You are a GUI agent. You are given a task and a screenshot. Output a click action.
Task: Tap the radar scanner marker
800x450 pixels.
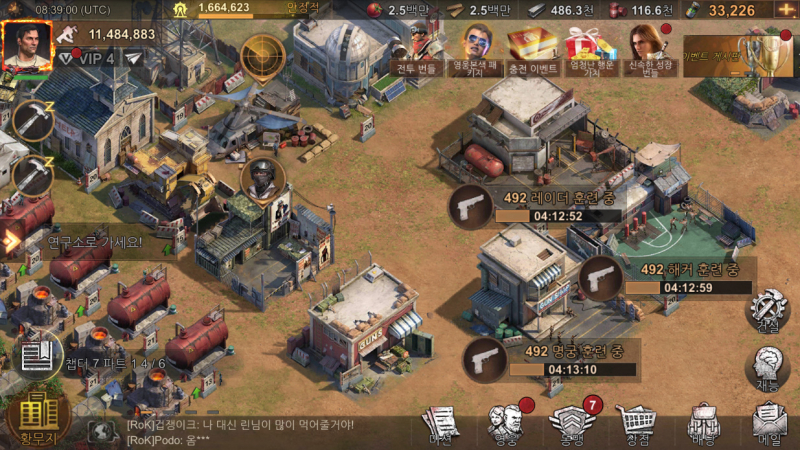point(263,54)
